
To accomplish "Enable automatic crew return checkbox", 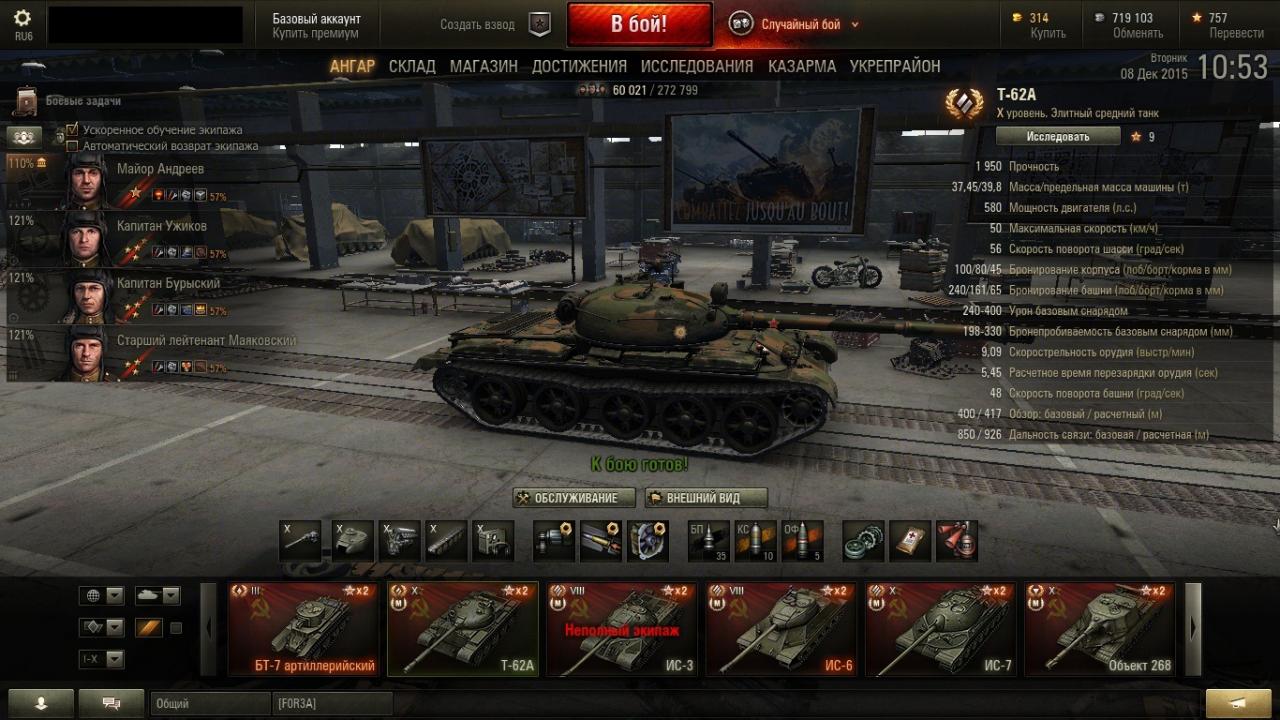I will point(72,146).
